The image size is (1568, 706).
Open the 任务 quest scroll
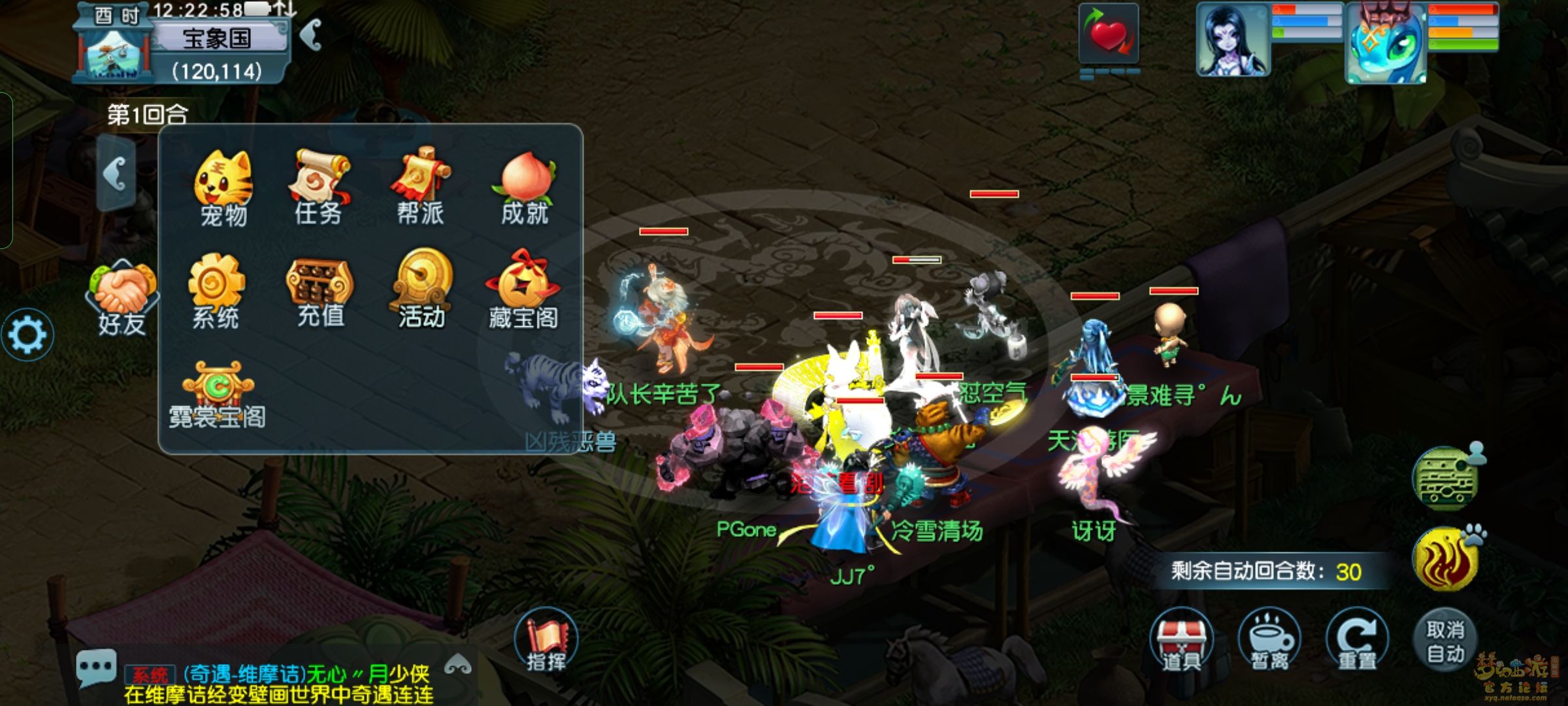(x=319, y=186)
